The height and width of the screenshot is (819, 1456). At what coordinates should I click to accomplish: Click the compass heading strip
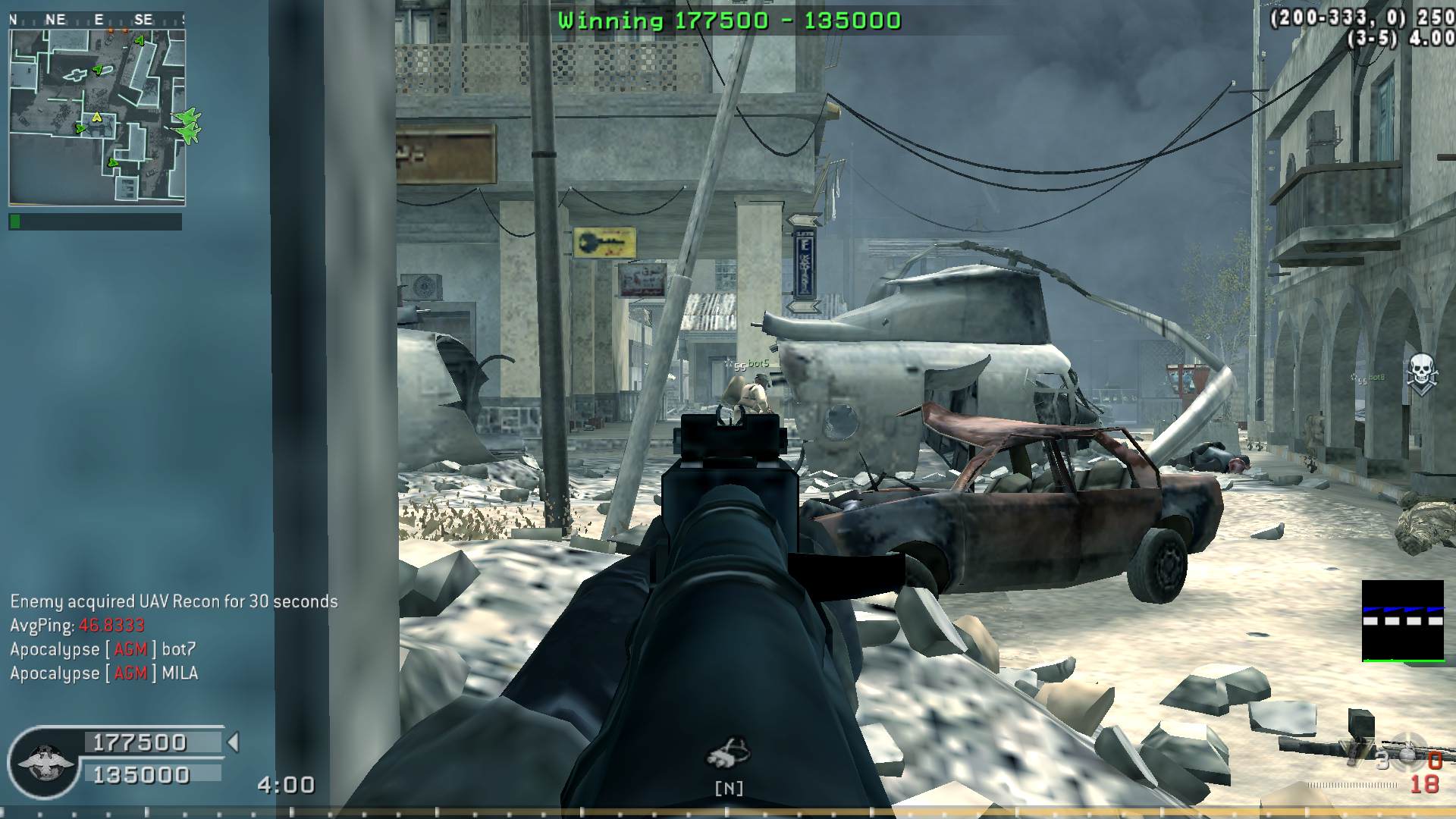coord(97,20)
